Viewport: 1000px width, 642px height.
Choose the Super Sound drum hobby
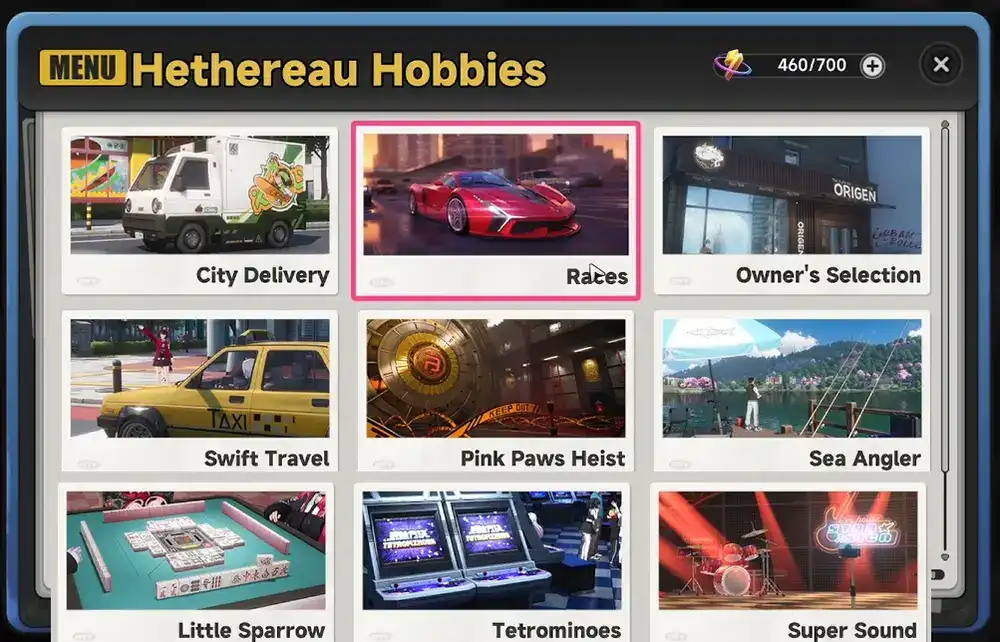[788, 560]
